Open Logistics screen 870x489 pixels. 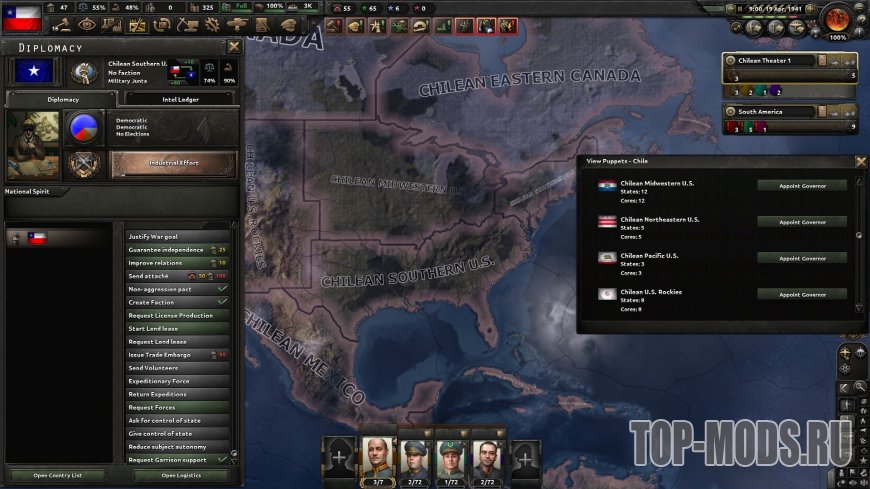(x=180, y=475)
